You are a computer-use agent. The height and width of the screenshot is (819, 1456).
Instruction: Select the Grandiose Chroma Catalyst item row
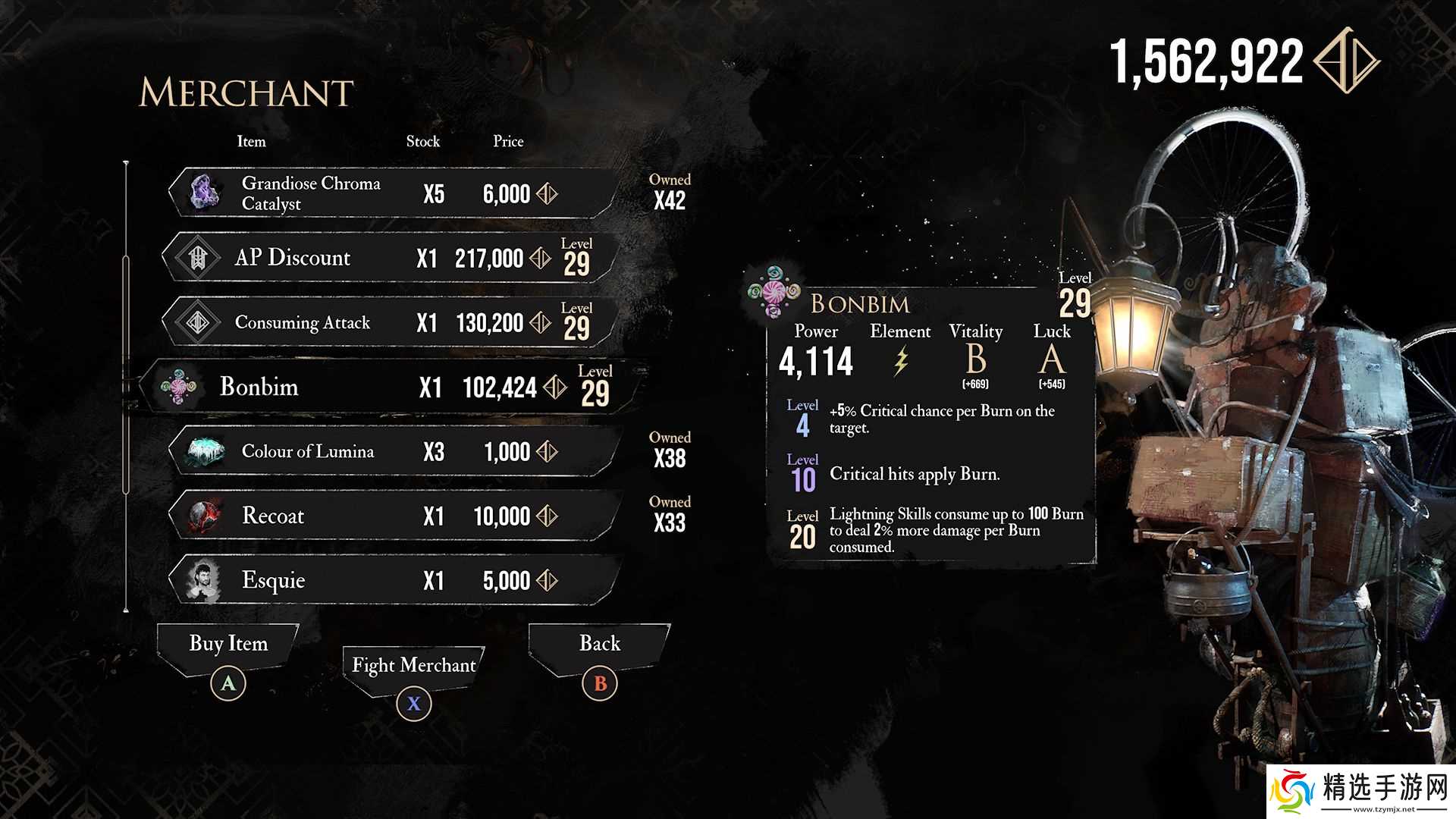point(391,193)
